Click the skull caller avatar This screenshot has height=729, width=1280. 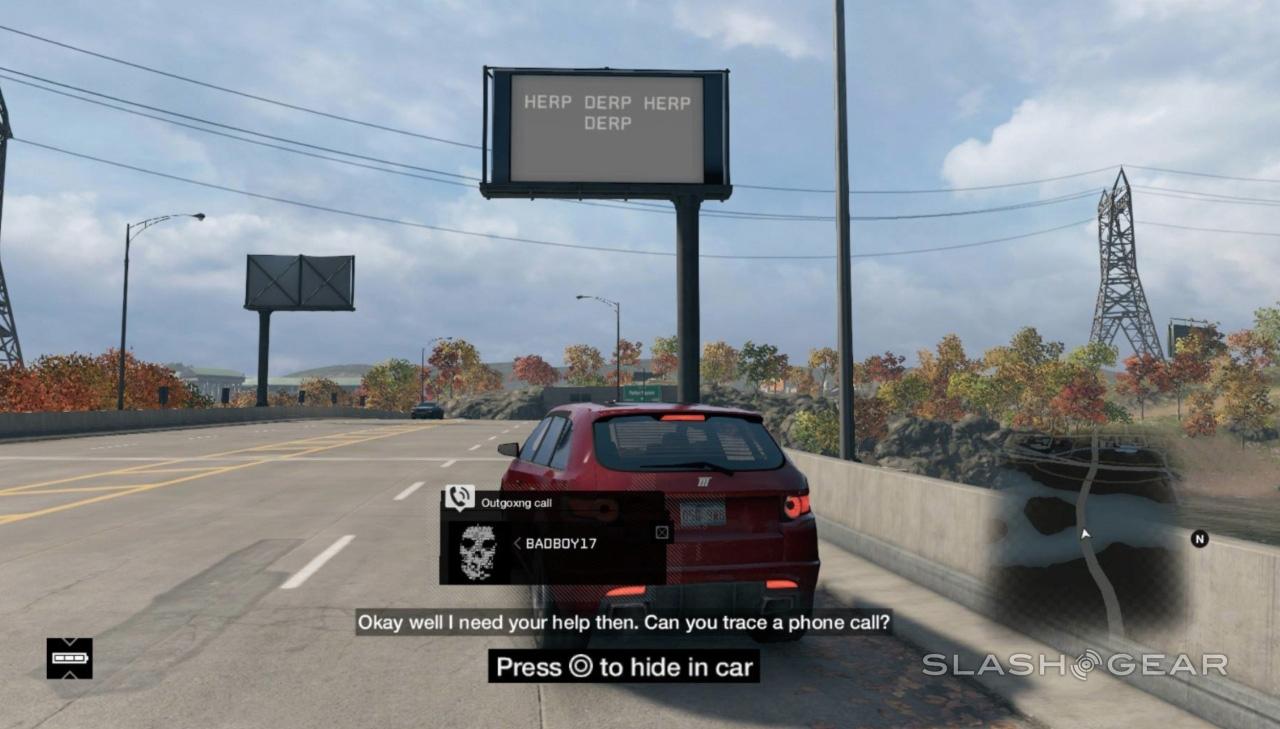pyautogui.click(x=477, y=551)
